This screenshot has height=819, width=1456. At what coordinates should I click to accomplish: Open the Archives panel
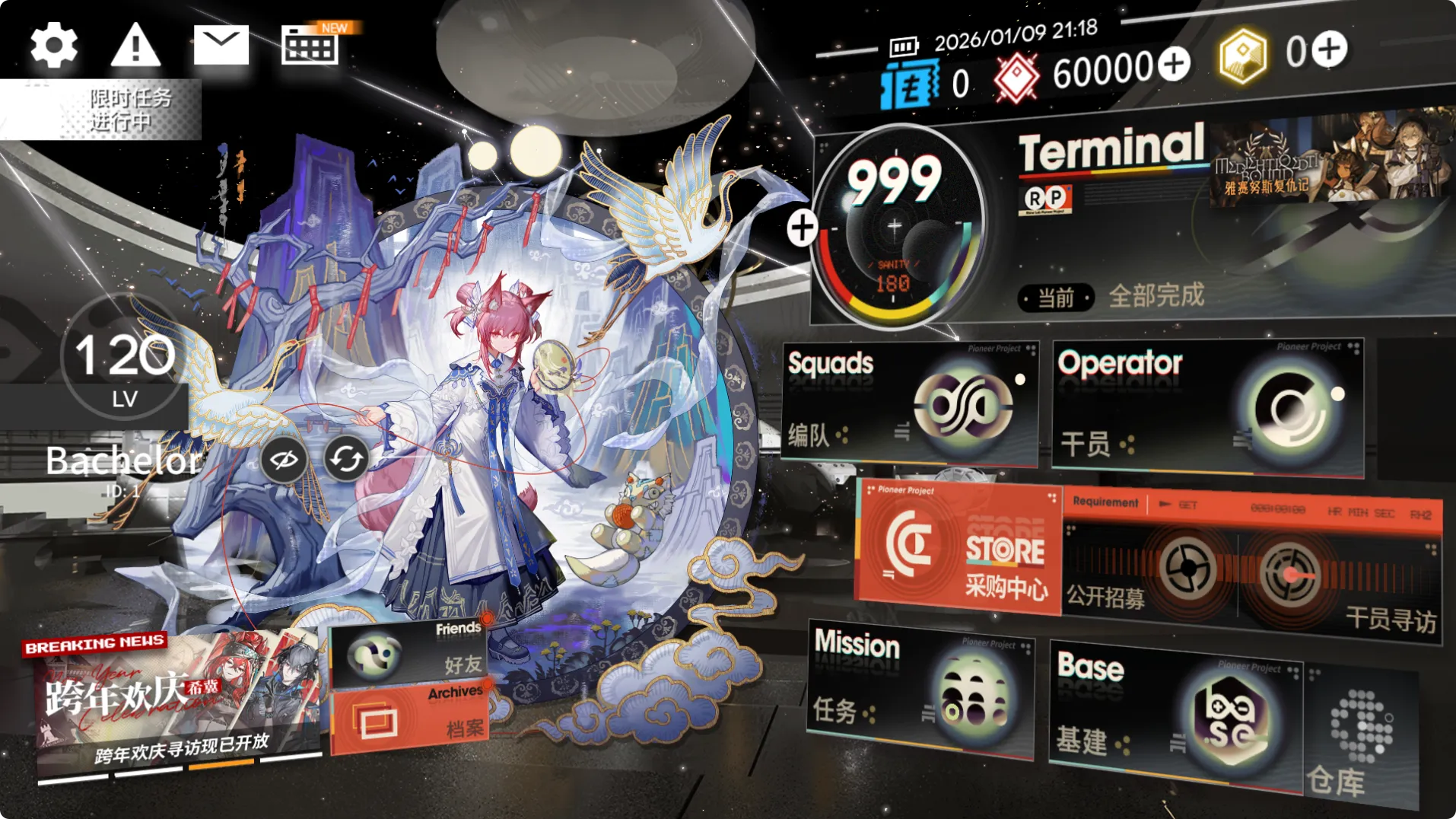411,719
